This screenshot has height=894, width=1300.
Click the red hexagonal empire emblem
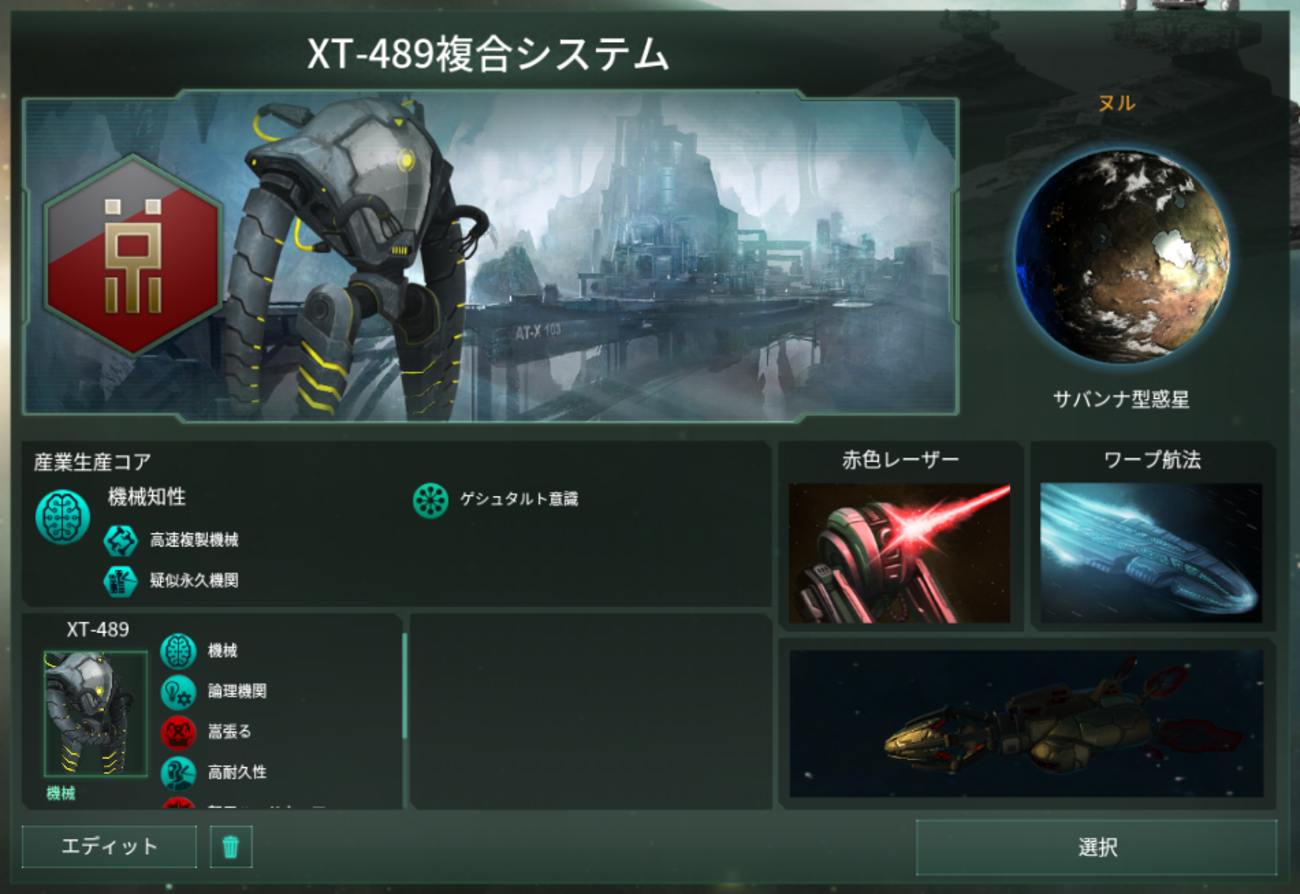click(x=132, y=254)
